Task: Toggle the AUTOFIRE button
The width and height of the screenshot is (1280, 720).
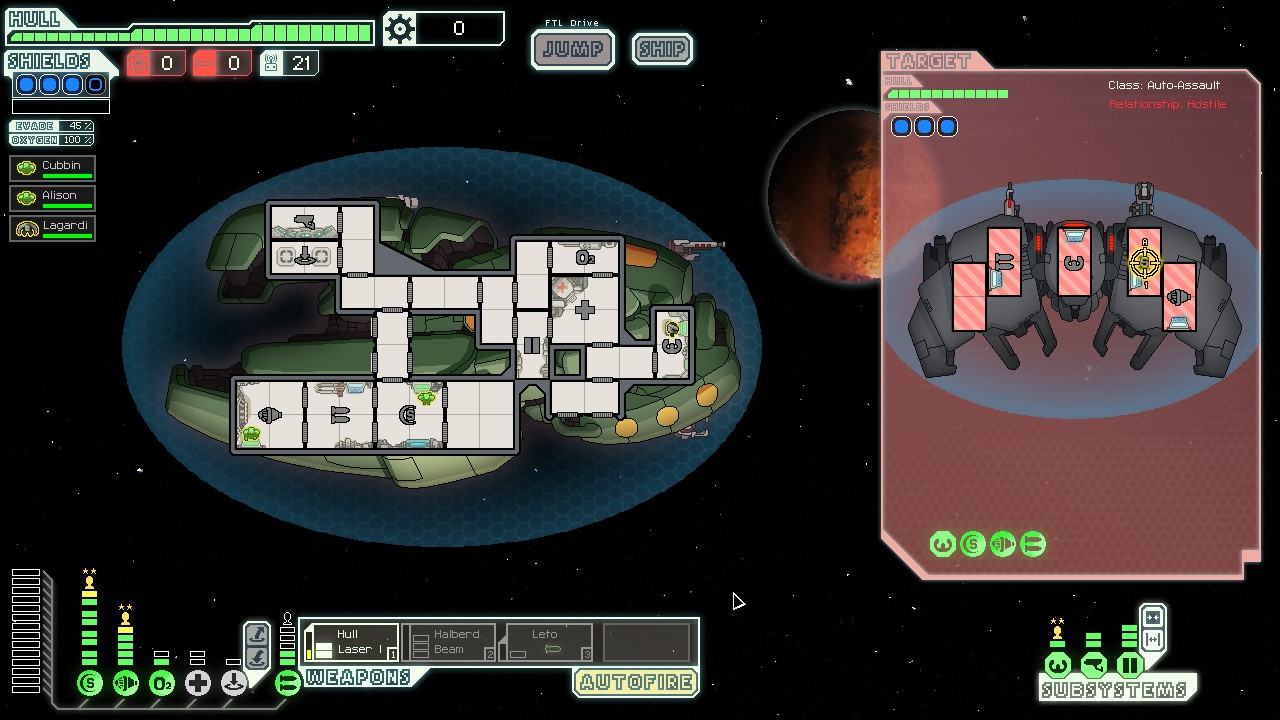Action: [x=635, y=683]
